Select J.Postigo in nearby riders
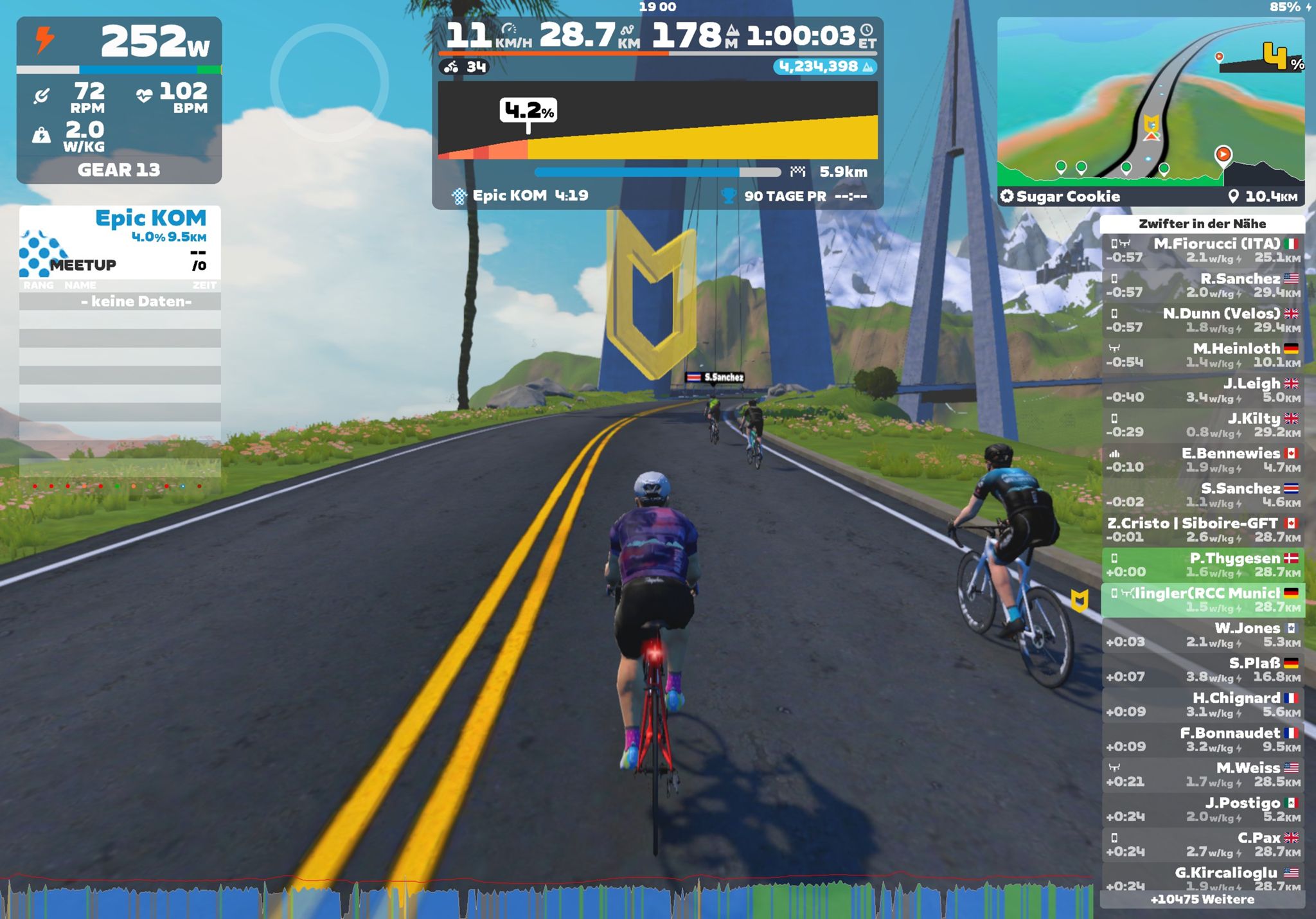The width and height of the screenshot is (1316, 919). pyautogui.click(x=1202, y=809)
